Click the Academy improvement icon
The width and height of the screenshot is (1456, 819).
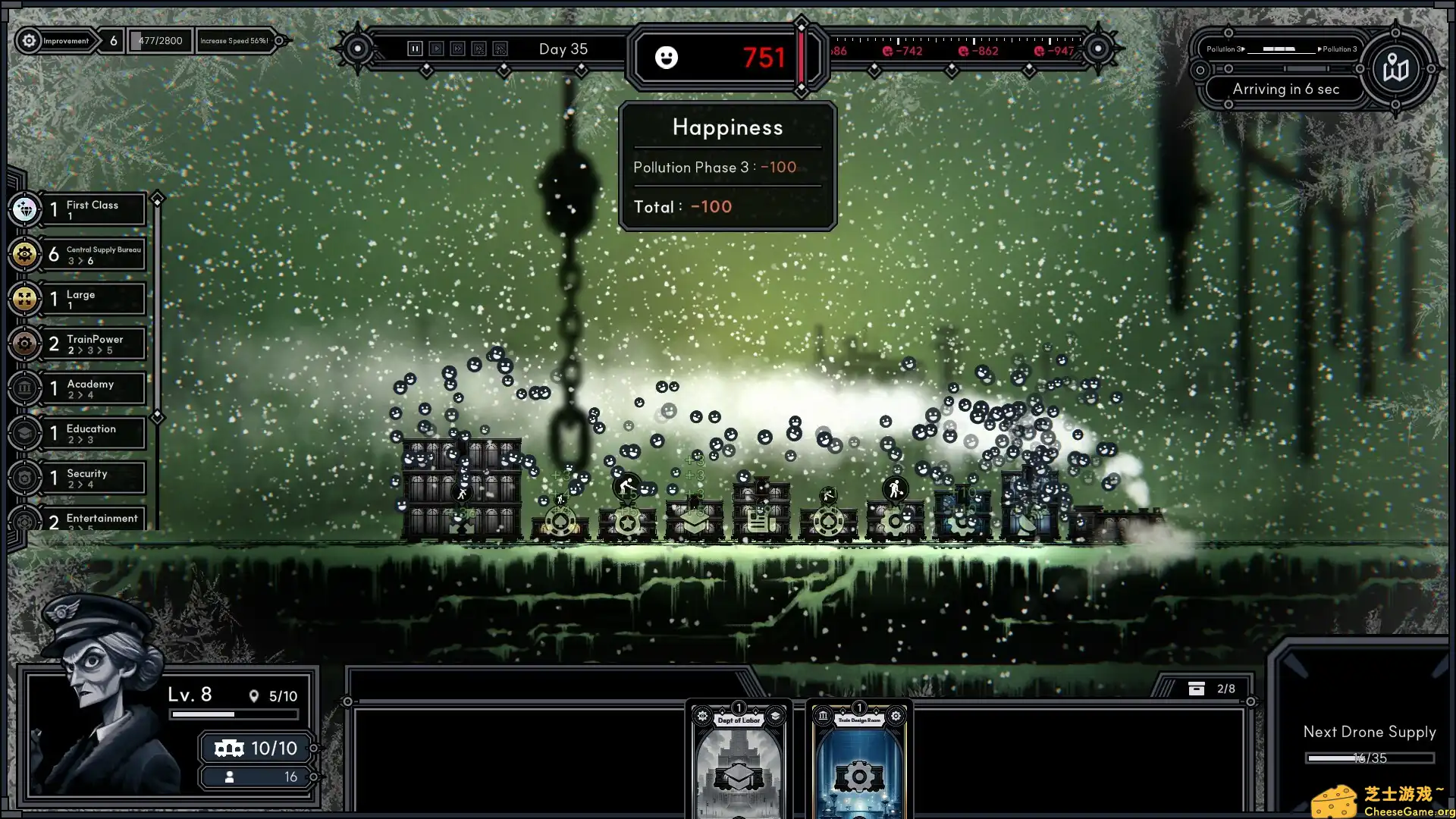(x=25, y=388)
